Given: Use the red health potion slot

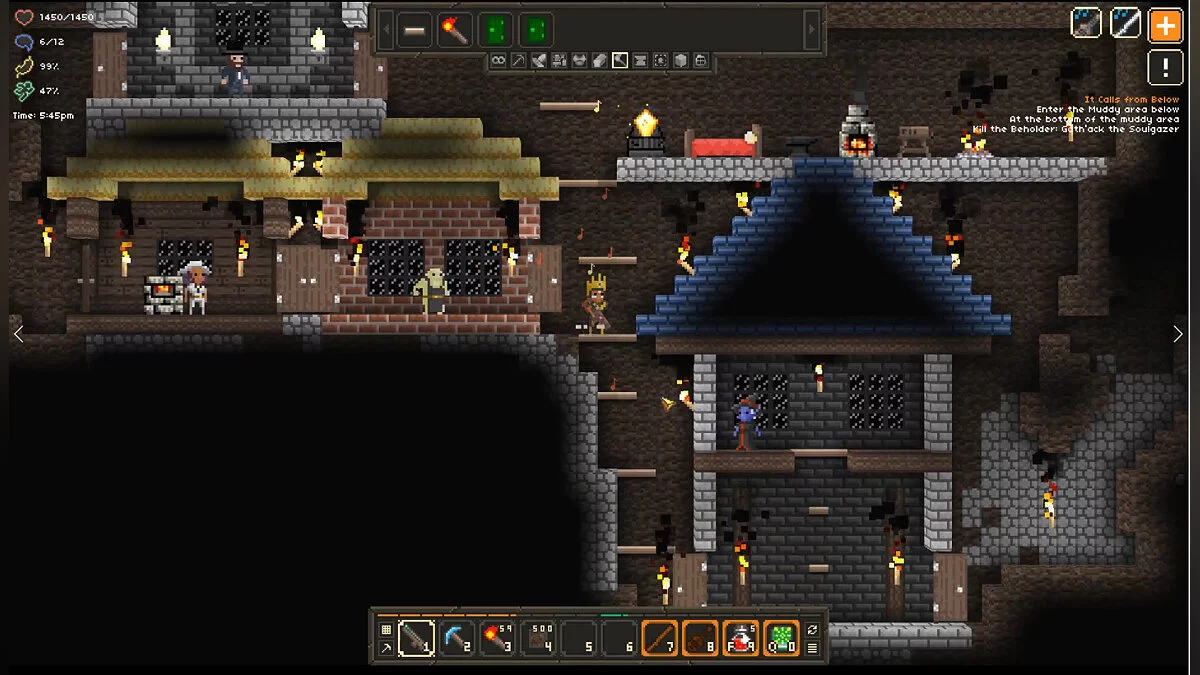Looking at the screenshot, I should (742, 638).
